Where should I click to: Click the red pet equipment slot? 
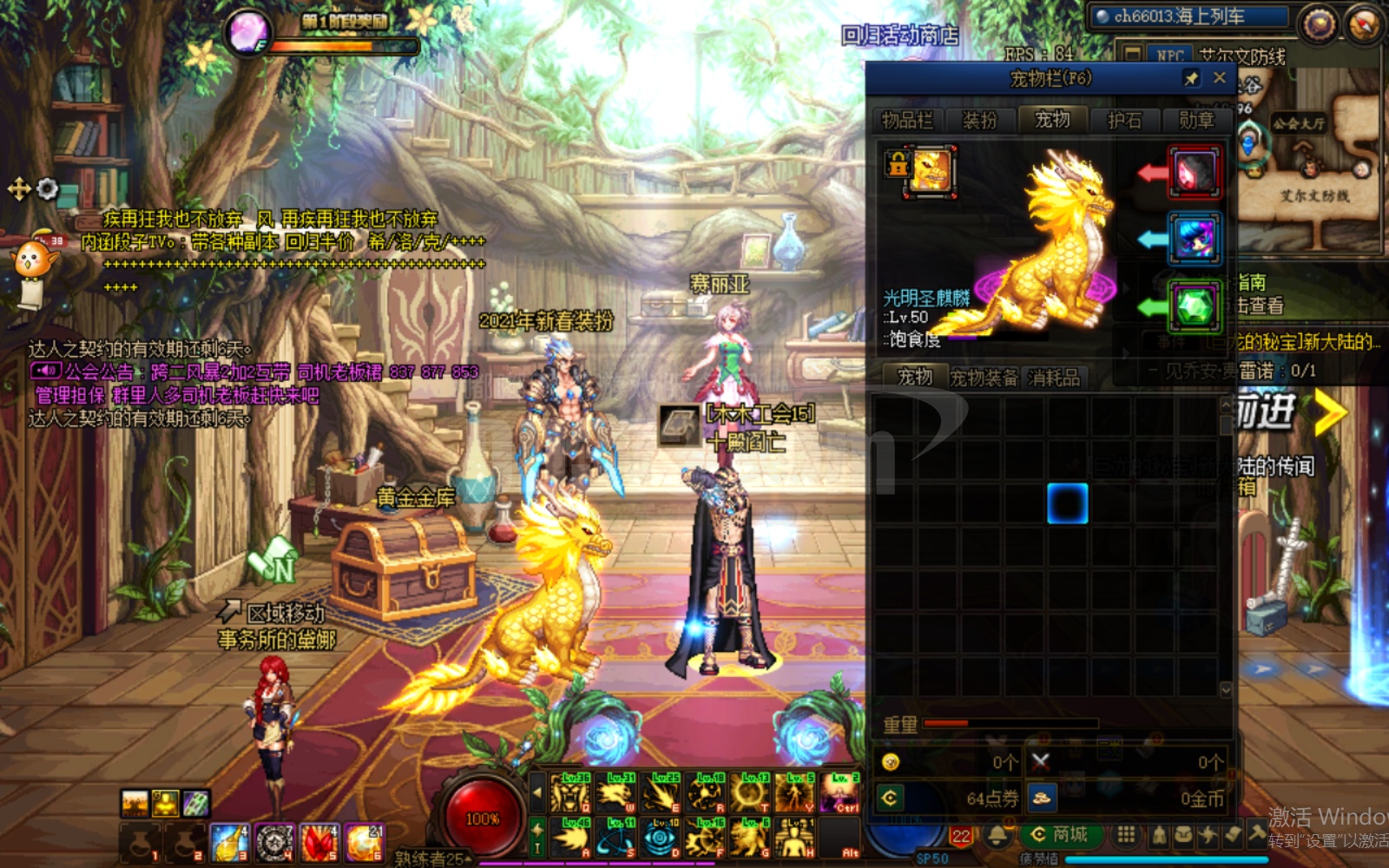1195,173
